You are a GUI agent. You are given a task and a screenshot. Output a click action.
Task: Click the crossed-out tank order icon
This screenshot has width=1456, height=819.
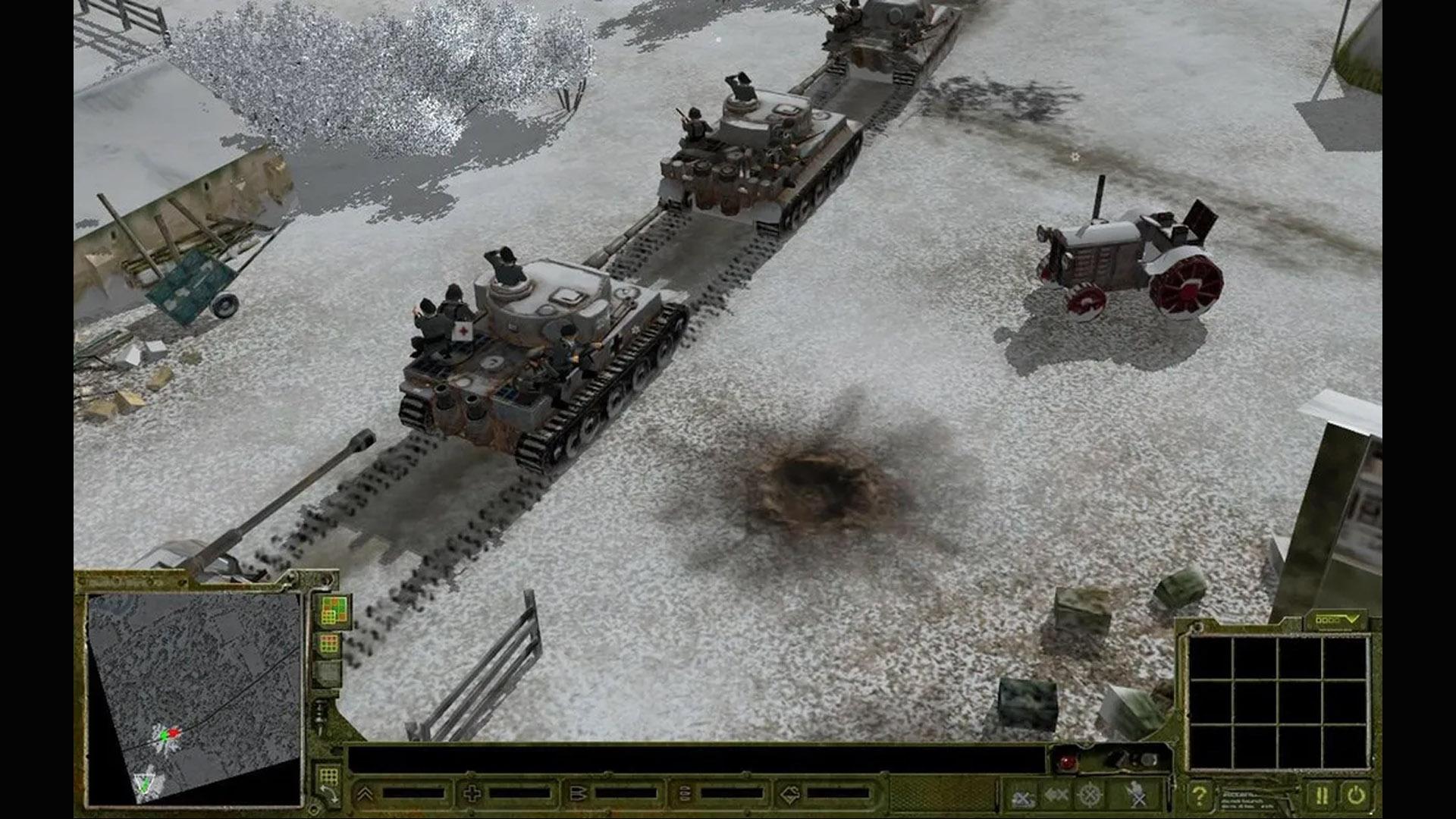point(1023,797)
